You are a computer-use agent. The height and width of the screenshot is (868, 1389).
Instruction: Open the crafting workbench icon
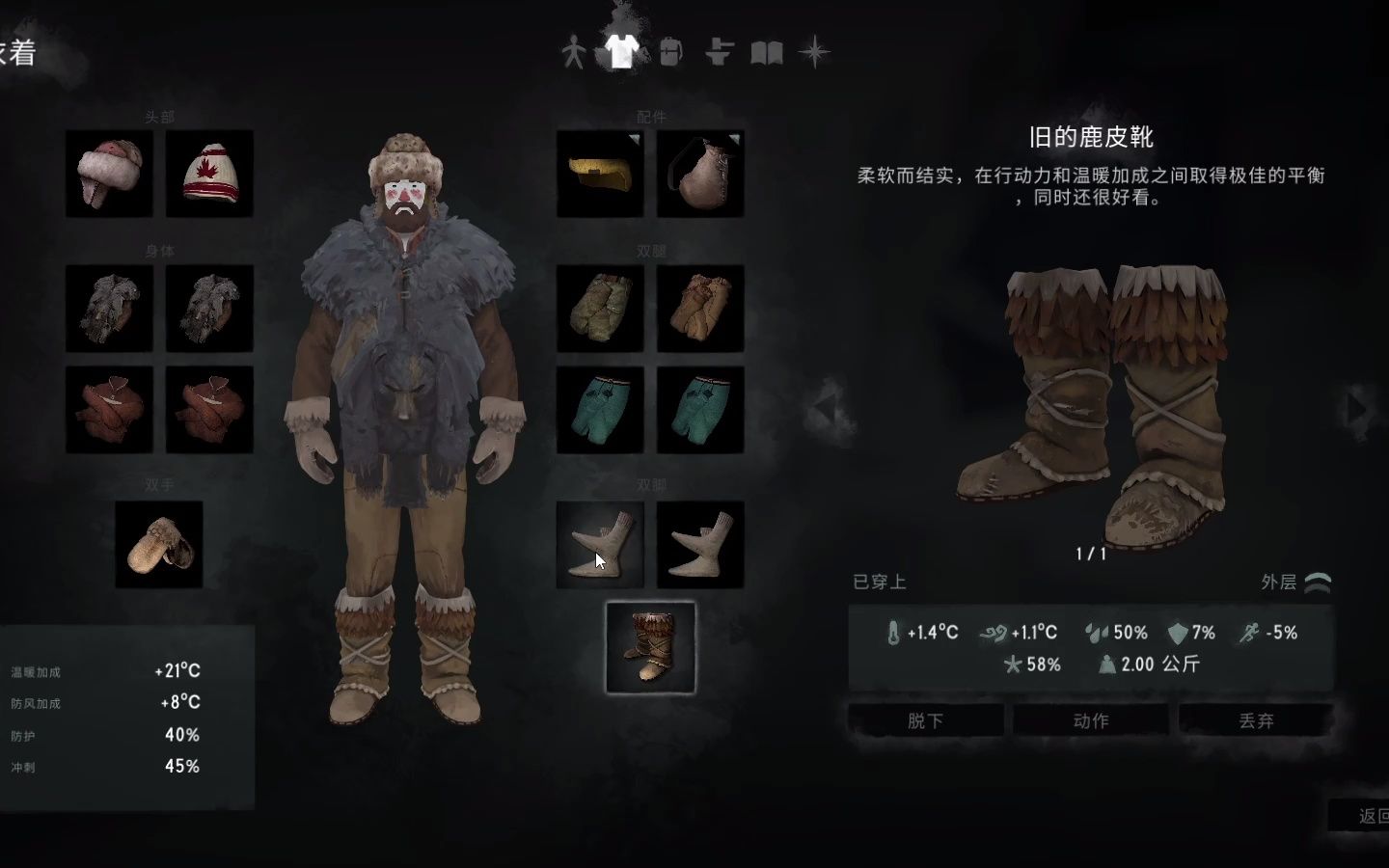point(719,53)
